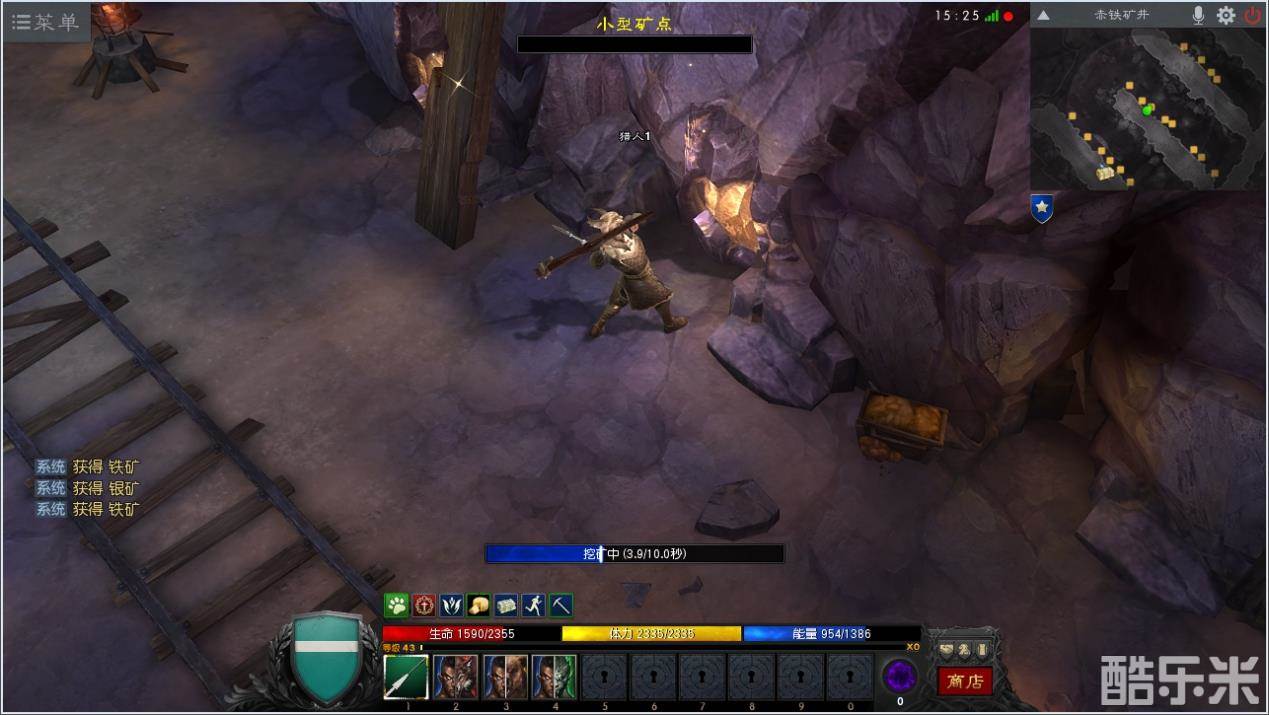Image resolution: width=1269 pixels, height=715 pixels.
Task: Click on the 赤铁矿井 minimap
Action: 1147,108
